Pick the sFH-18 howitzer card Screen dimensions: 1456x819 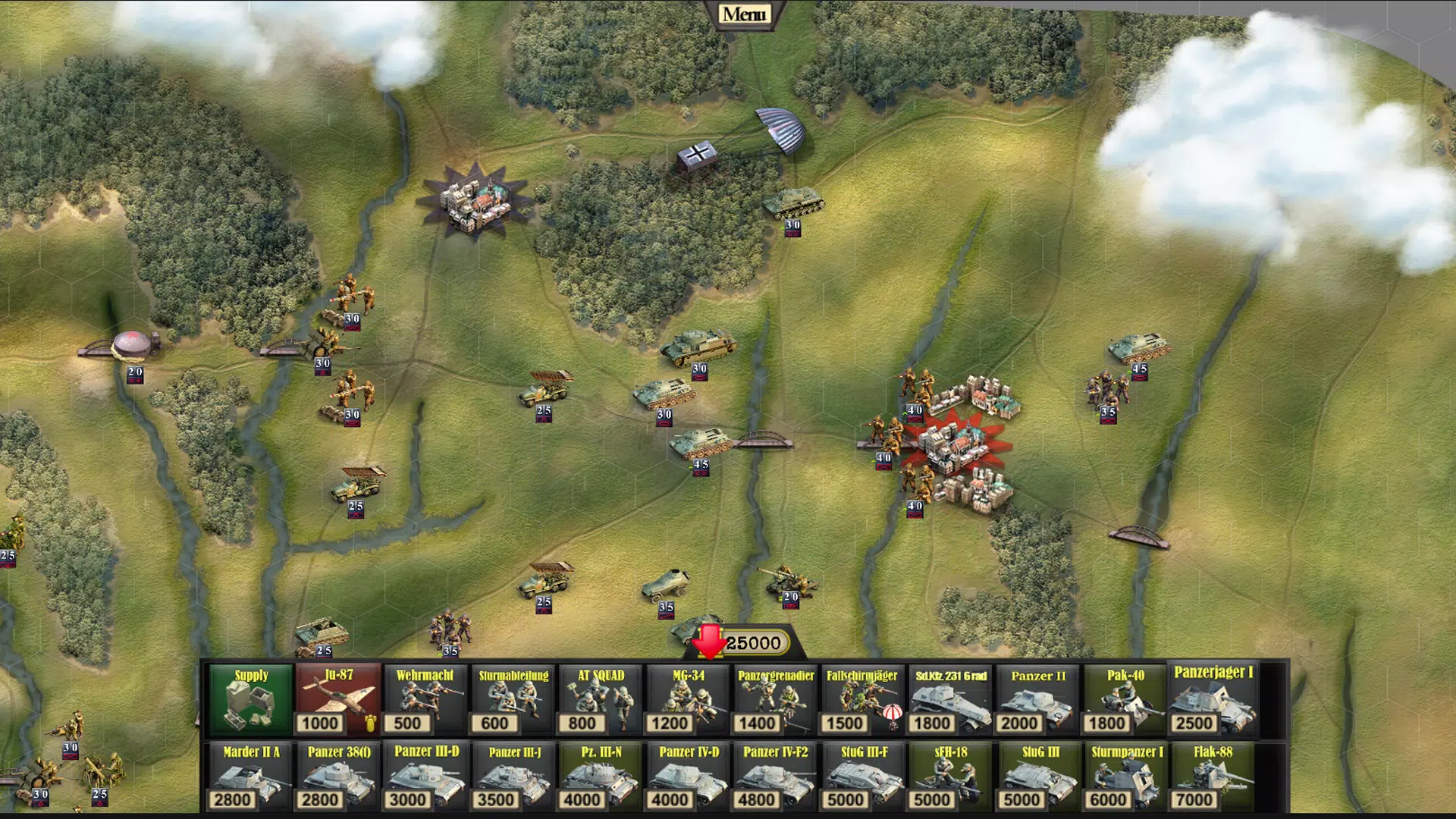(950, 777)
